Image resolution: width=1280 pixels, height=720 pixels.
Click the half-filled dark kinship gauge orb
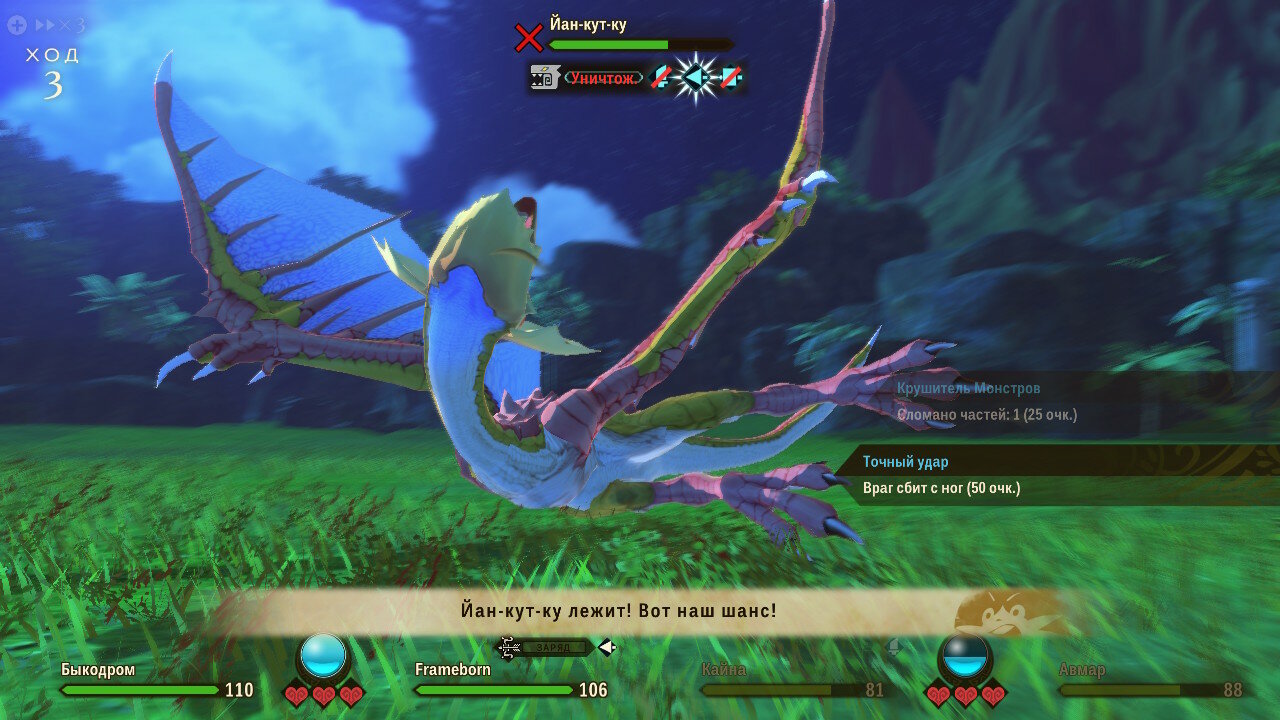tap(965, 656)
